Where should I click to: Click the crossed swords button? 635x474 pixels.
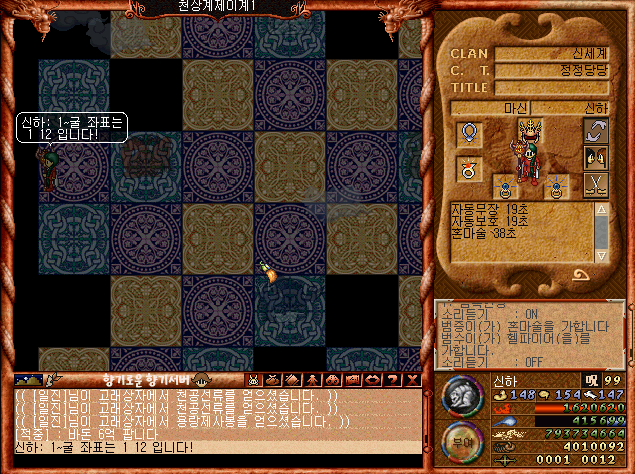[x=596, y=184]
